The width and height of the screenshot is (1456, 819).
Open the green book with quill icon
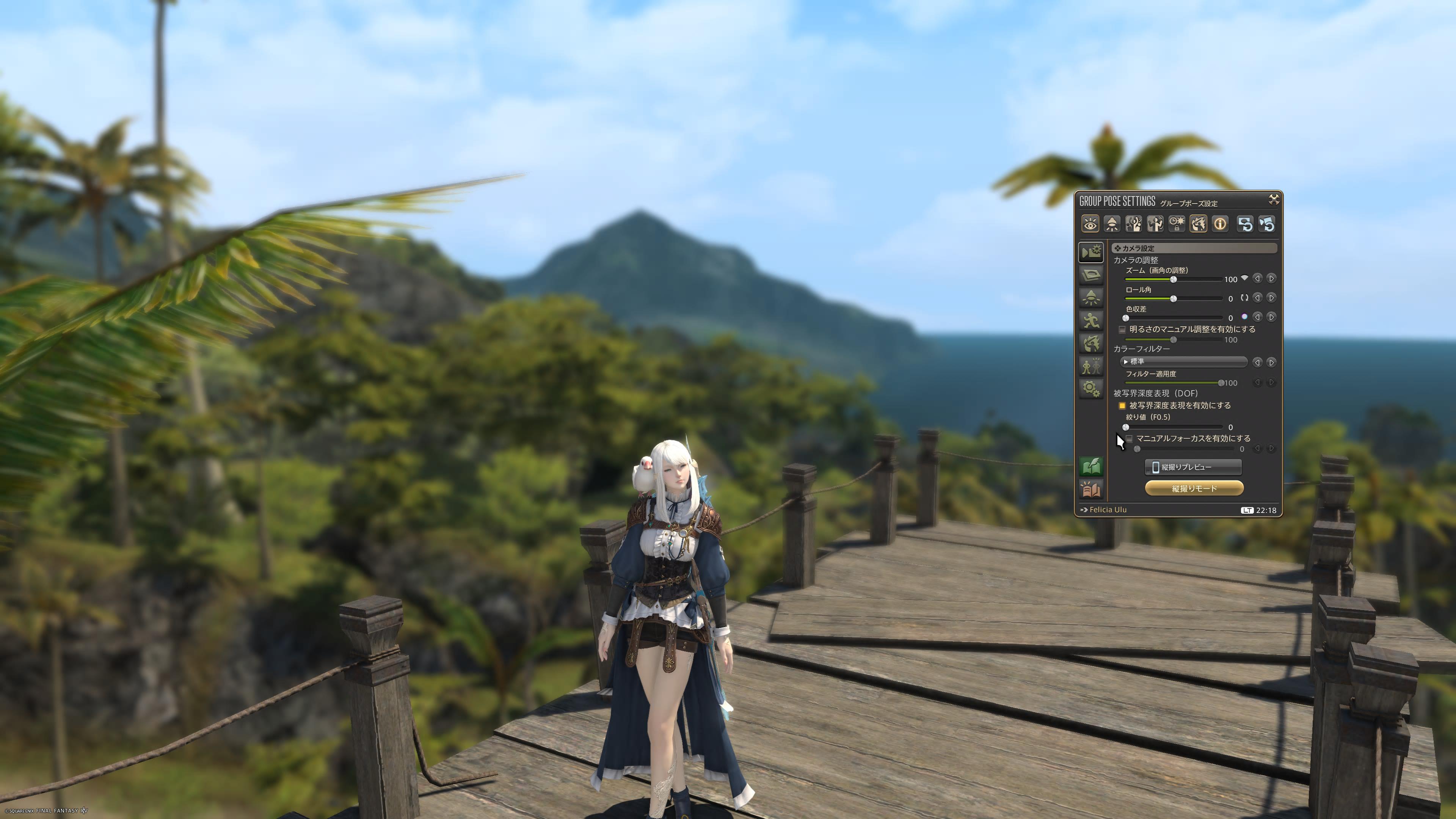pyautogui.click(x=1091, y=466)
